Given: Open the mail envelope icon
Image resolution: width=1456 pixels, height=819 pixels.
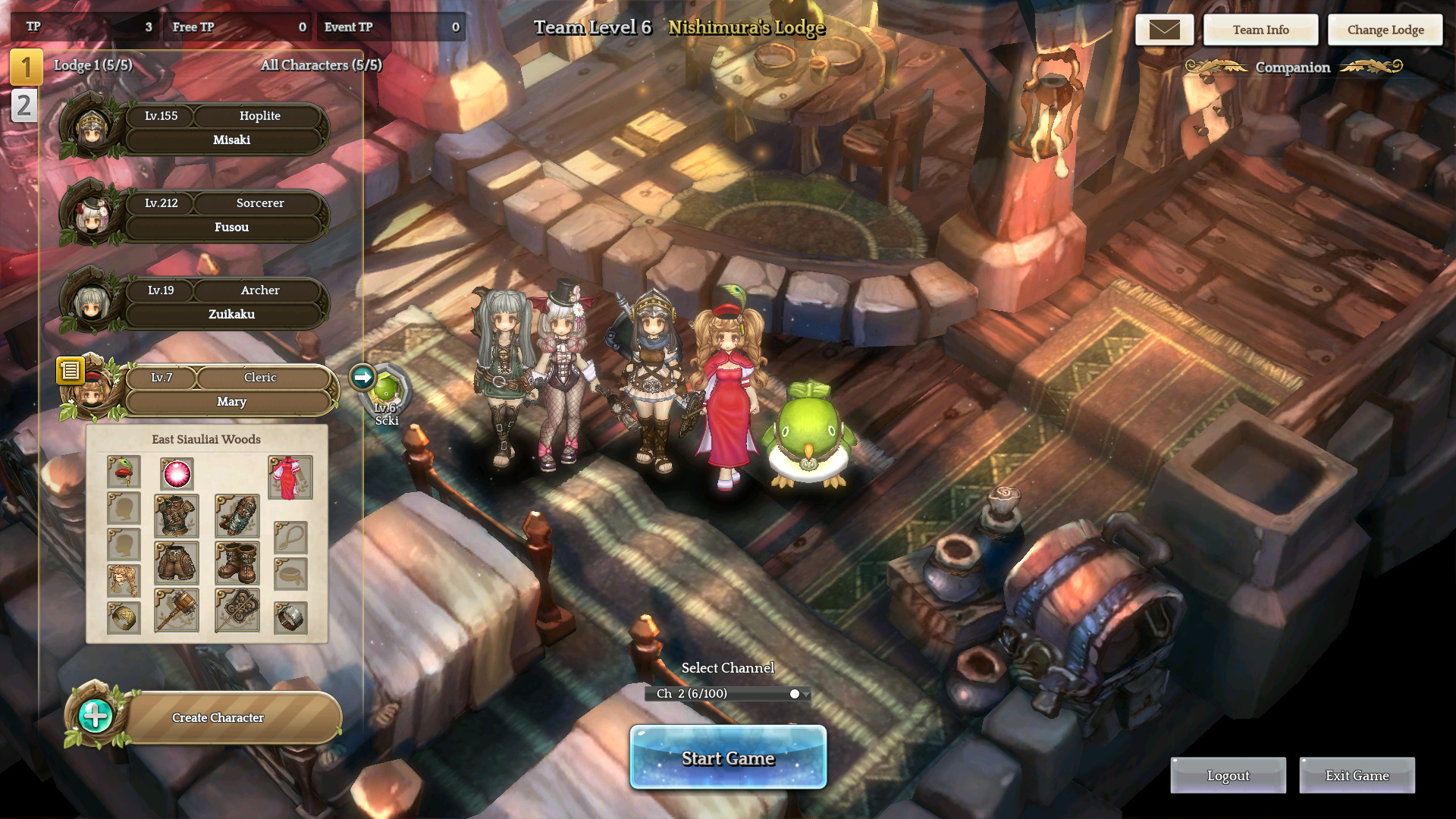Looking at the screenshot, I should (x=1164, y=30).
